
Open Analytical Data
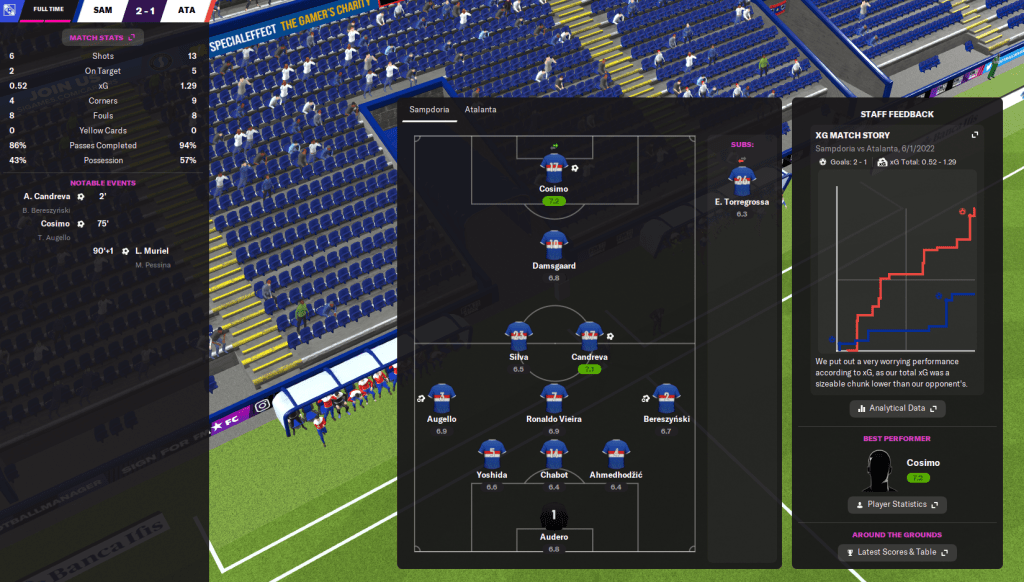click(x=895, y=408)
